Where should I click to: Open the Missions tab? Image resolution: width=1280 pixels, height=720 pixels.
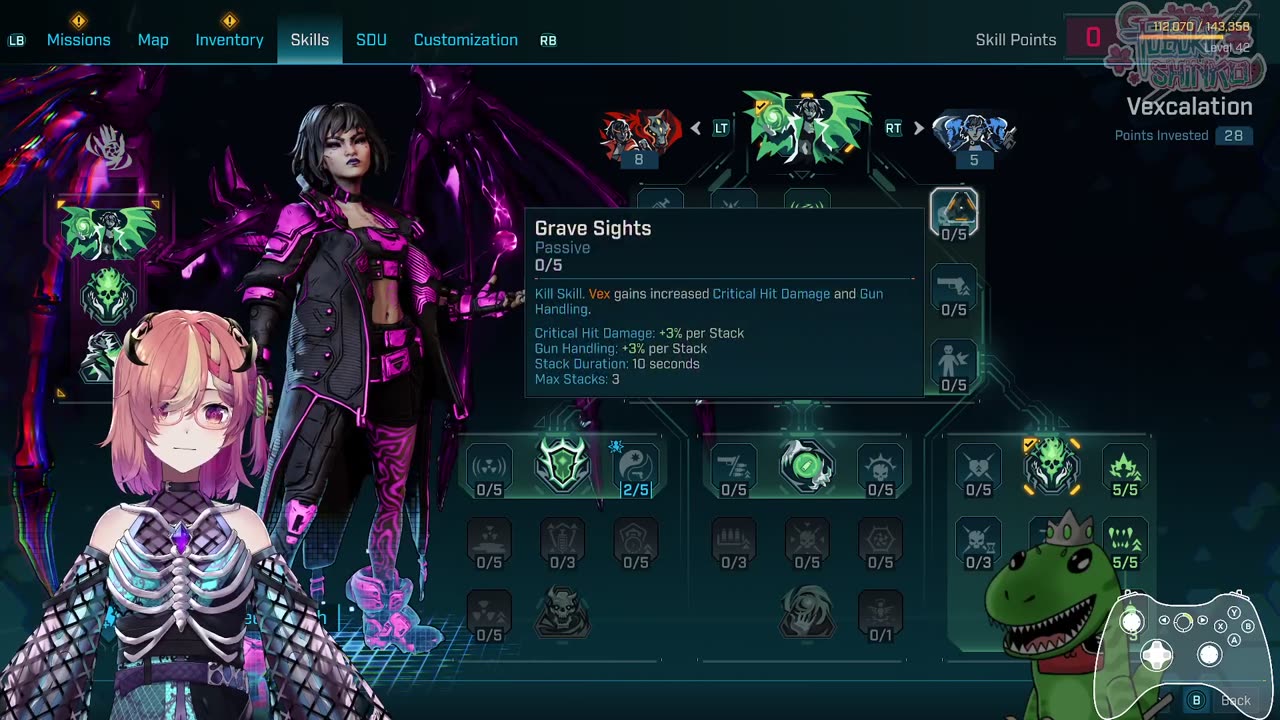[78, 40]
